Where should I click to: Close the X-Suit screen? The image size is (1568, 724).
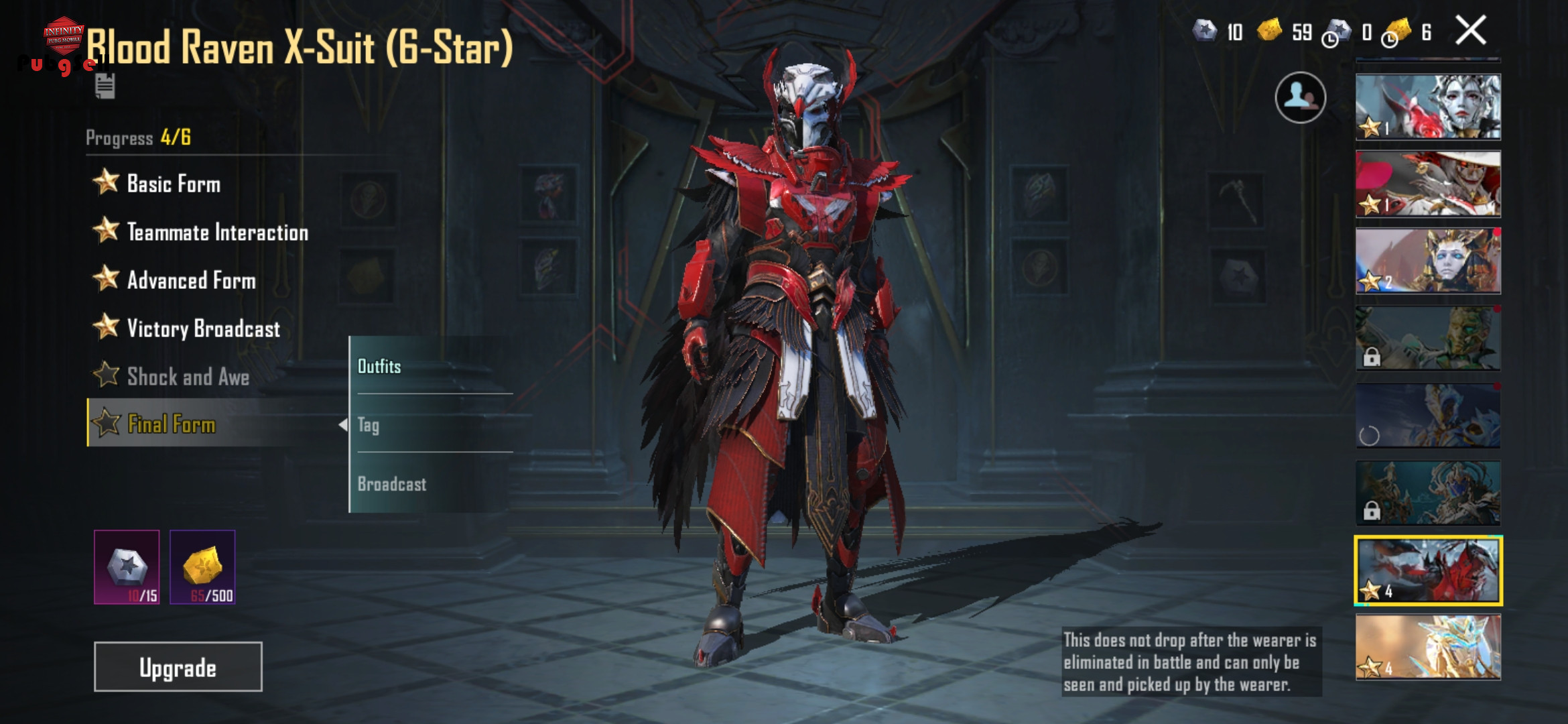(1471, 31)
